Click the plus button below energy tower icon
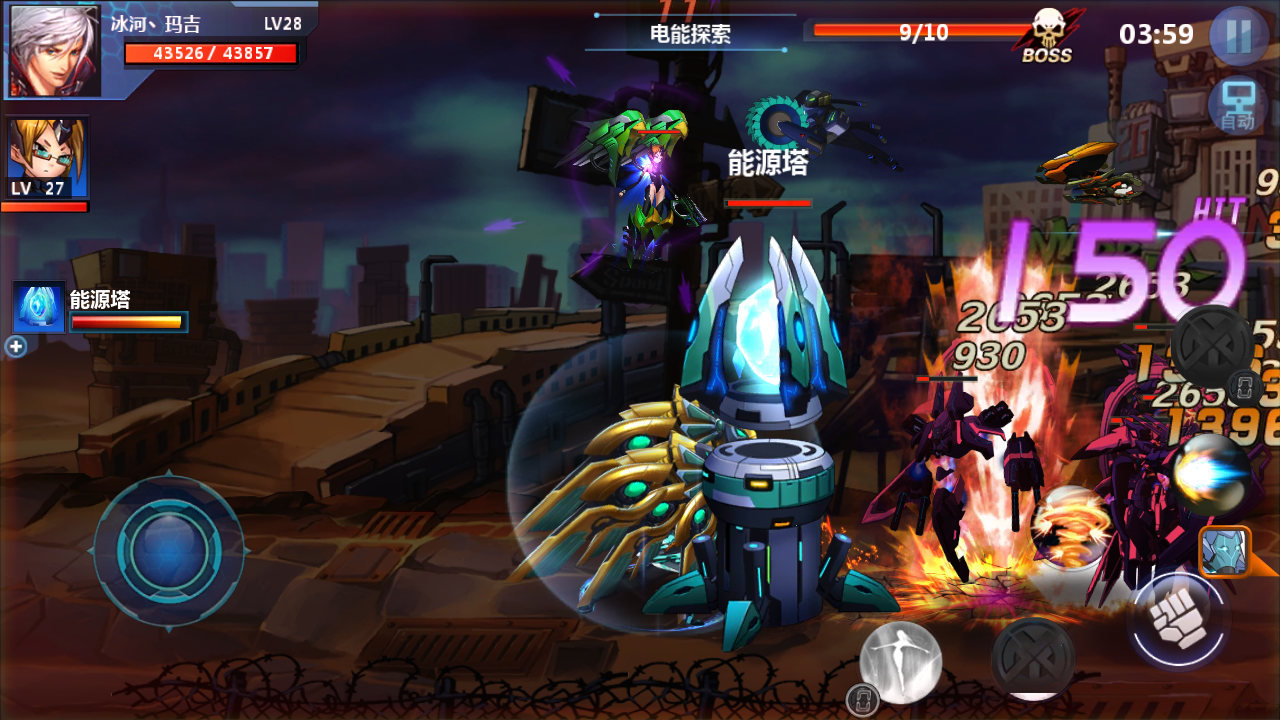 point(15,347)
